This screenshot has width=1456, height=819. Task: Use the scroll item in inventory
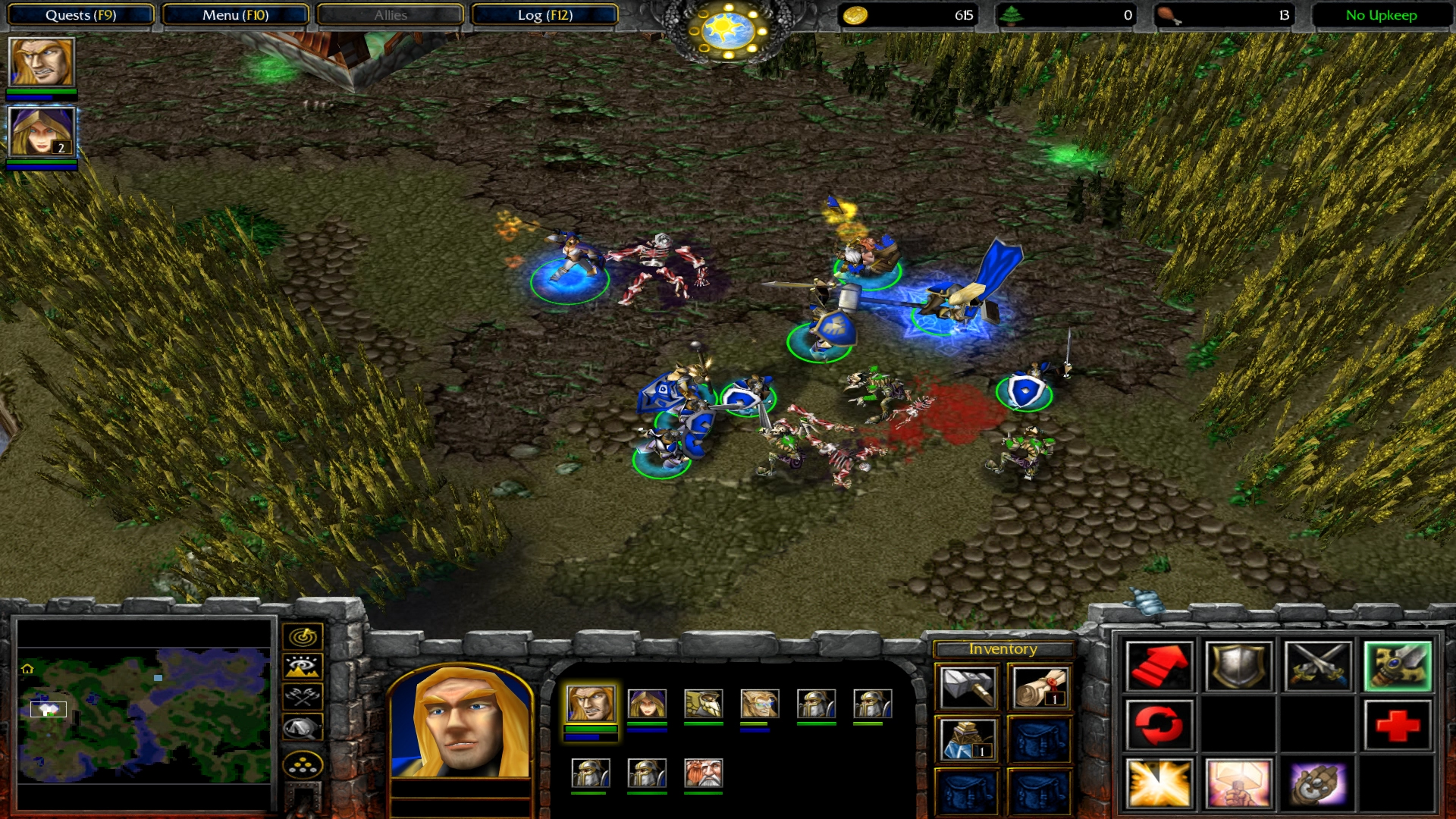(1040, 687)
